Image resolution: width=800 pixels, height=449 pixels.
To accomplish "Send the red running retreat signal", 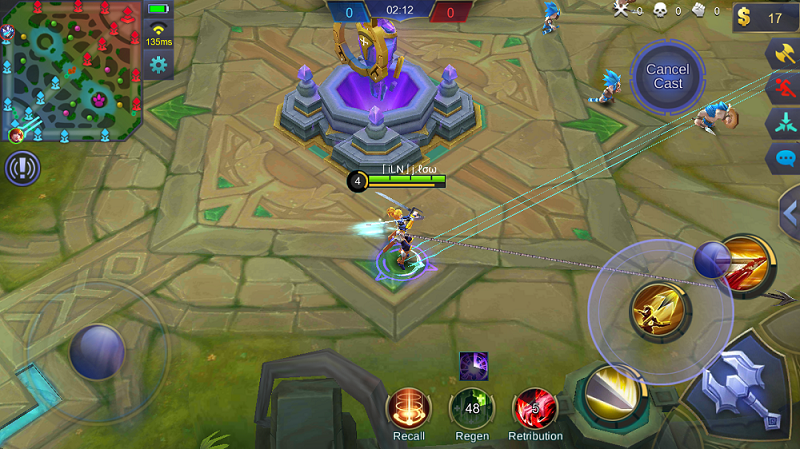I will [783, 90].
